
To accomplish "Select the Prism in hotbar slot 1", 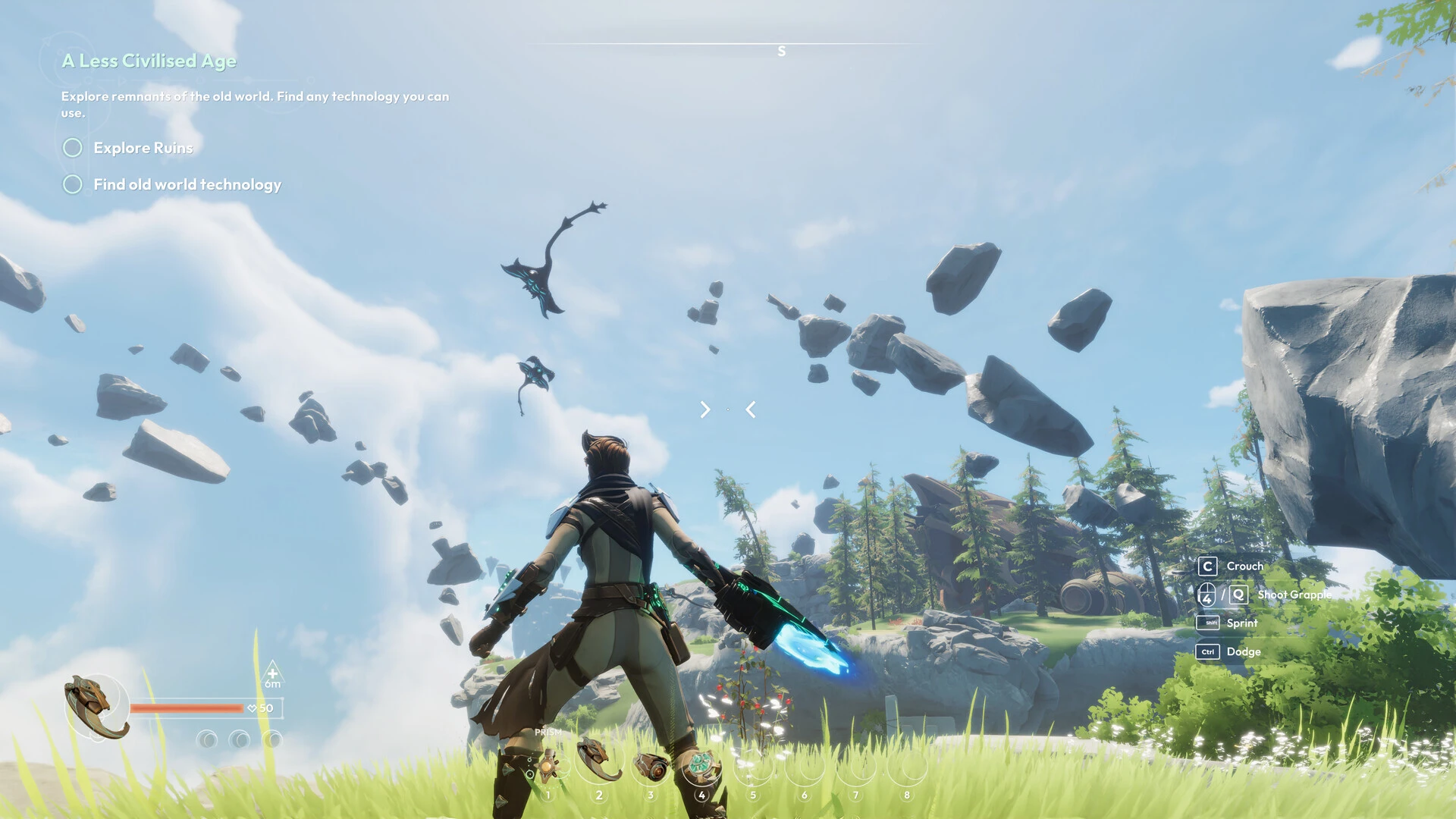I will (550, 766).
